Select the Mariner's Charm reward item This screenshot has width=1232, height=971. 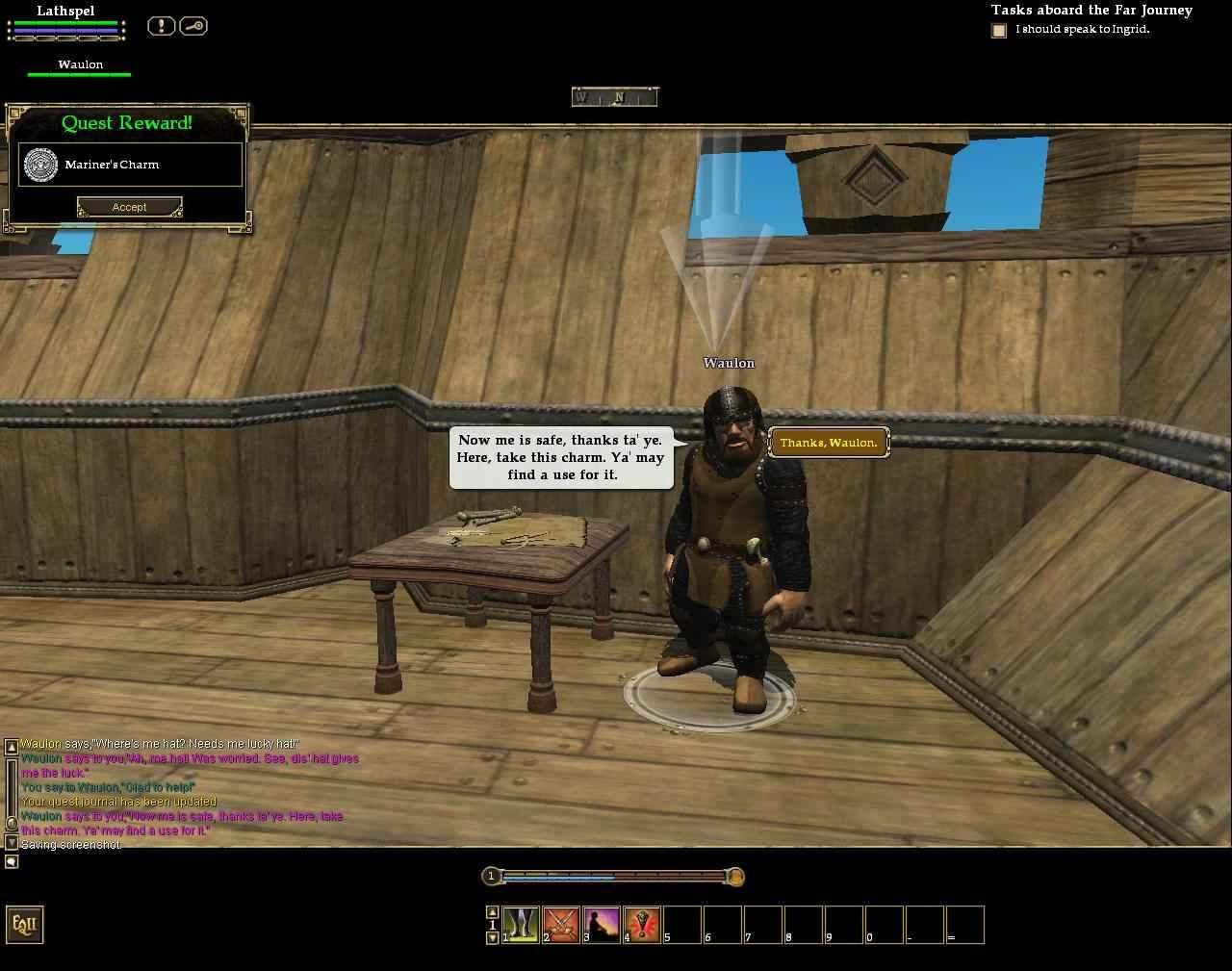[x=130, y=165]
